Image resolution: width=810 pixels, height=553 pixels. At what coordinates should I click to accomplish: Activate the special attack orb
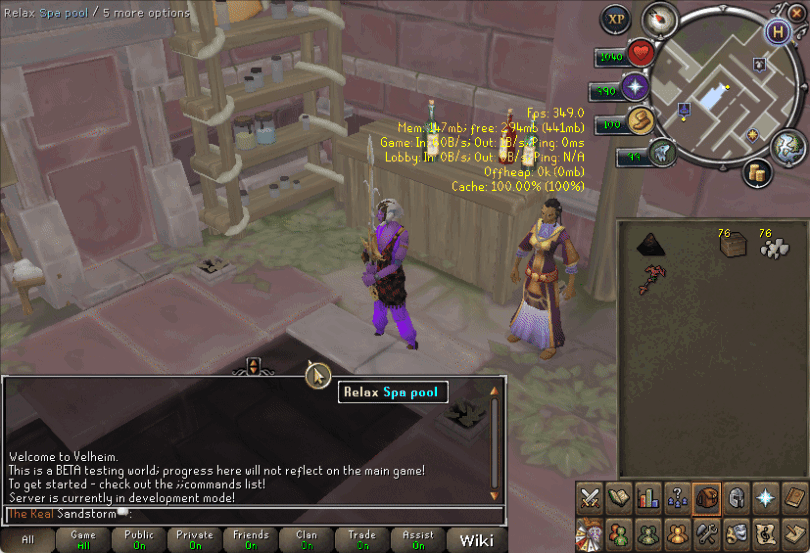659,153
